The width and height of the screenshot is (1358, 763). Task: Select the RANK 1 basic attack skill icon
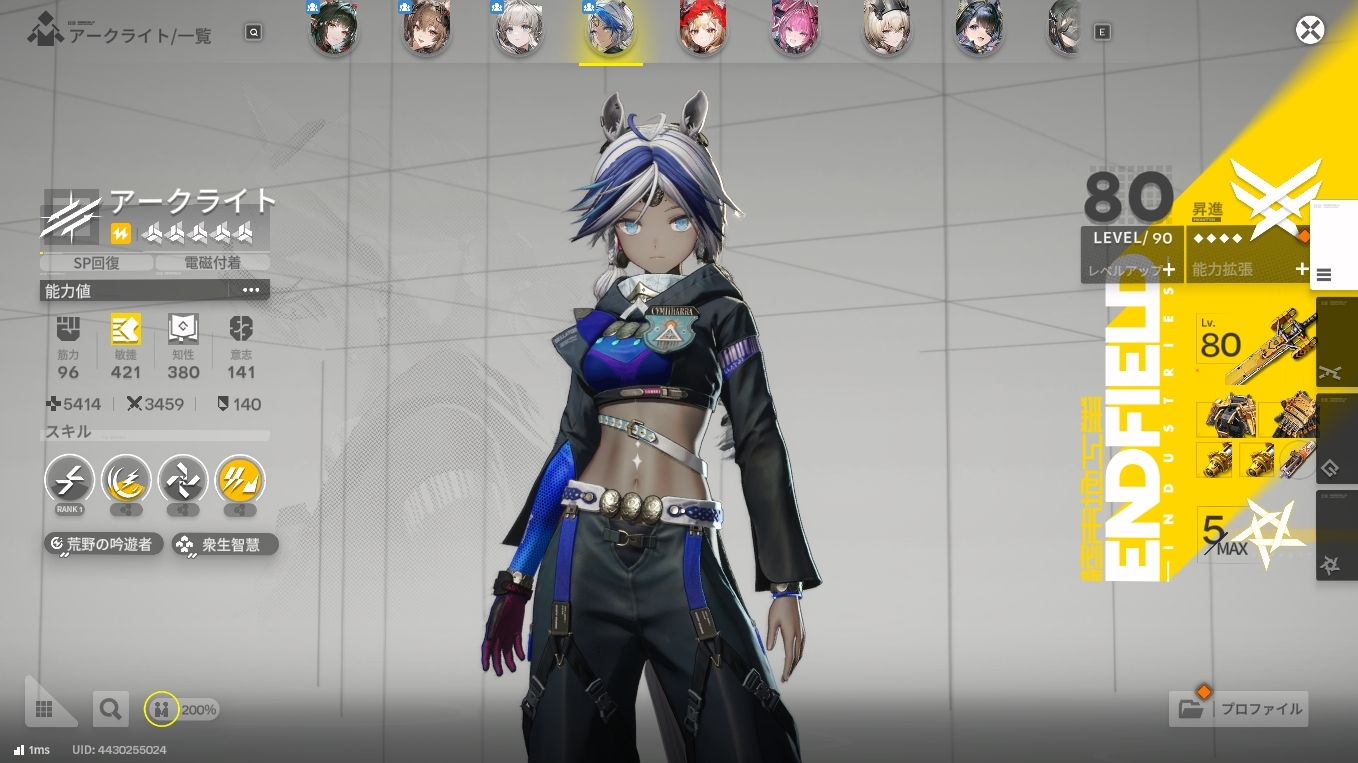click(x=70, y=479)
